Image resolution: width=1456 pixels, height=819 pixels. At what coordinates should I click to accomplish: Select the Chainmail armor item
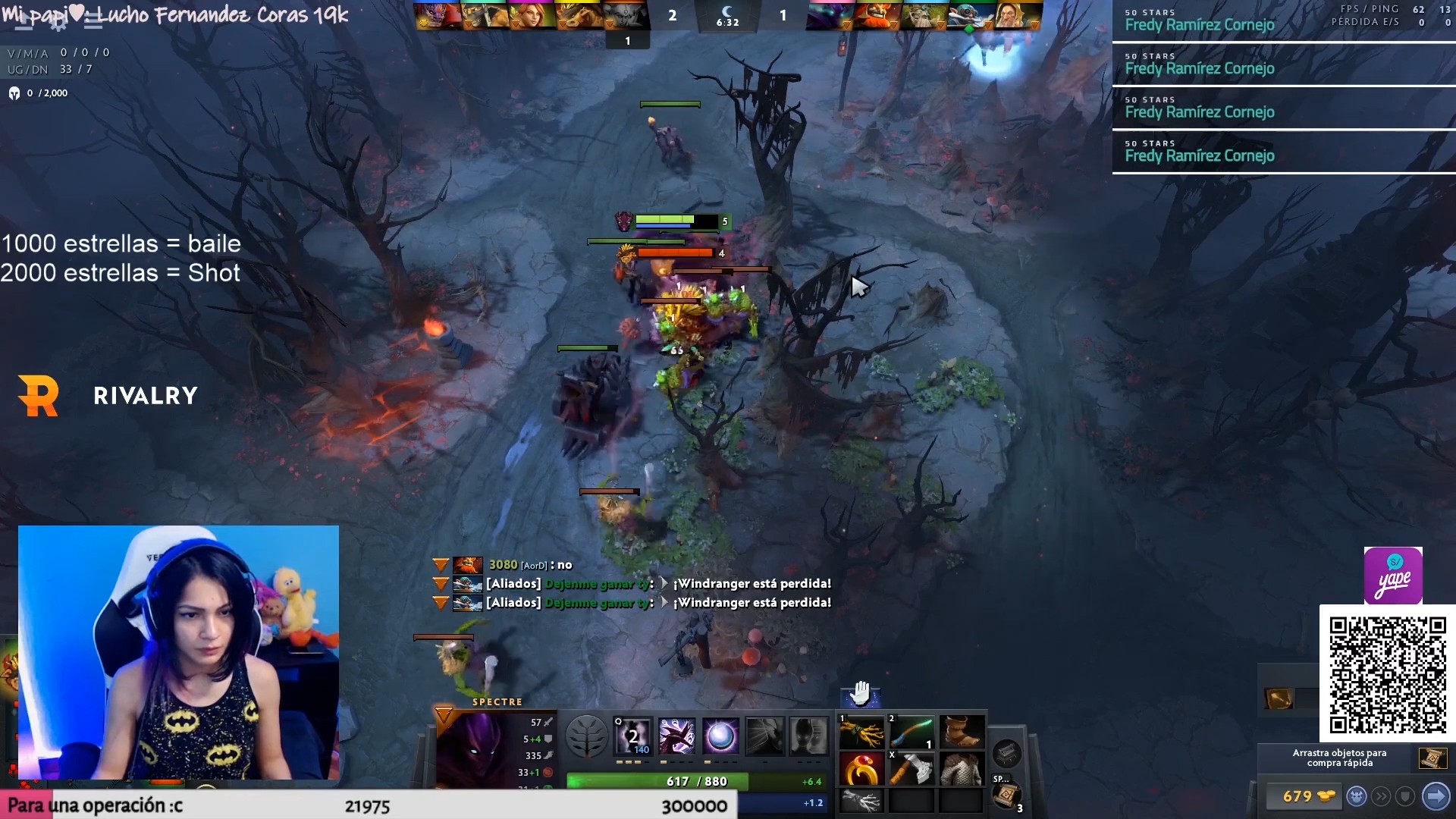point(962,770)
